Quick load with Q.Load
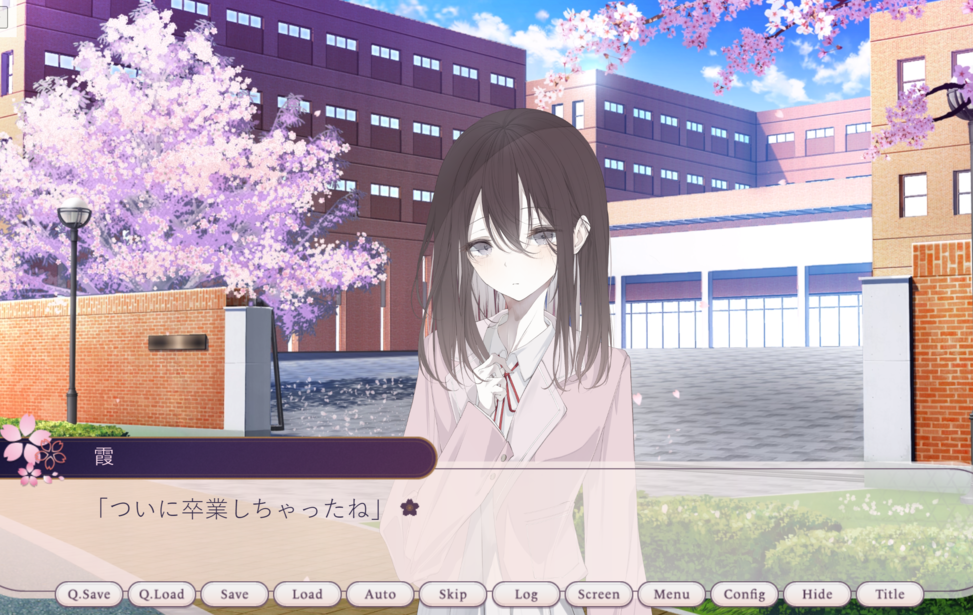This screenshot has height=615, width=973. point(161,594)
